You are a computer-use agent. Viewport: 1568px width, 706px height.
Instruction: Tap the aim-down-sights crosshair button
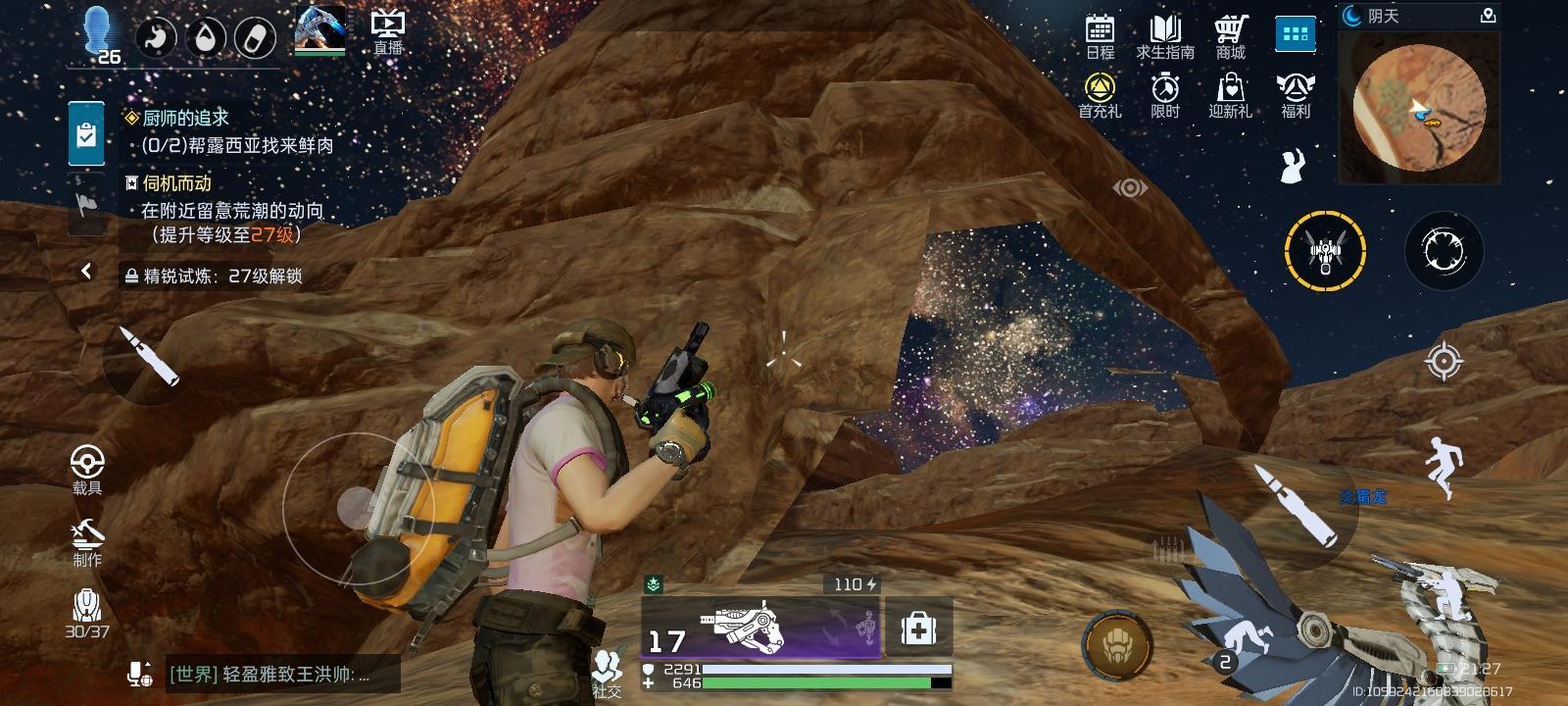(x=1443, y=361)
